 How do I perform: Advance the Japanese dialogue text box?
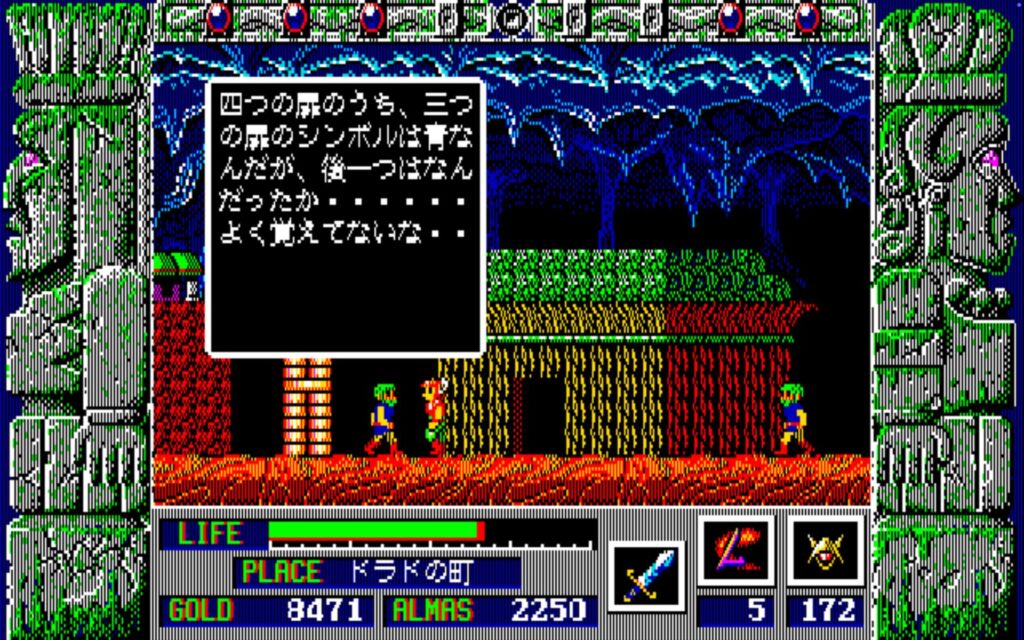pos(345,216)
